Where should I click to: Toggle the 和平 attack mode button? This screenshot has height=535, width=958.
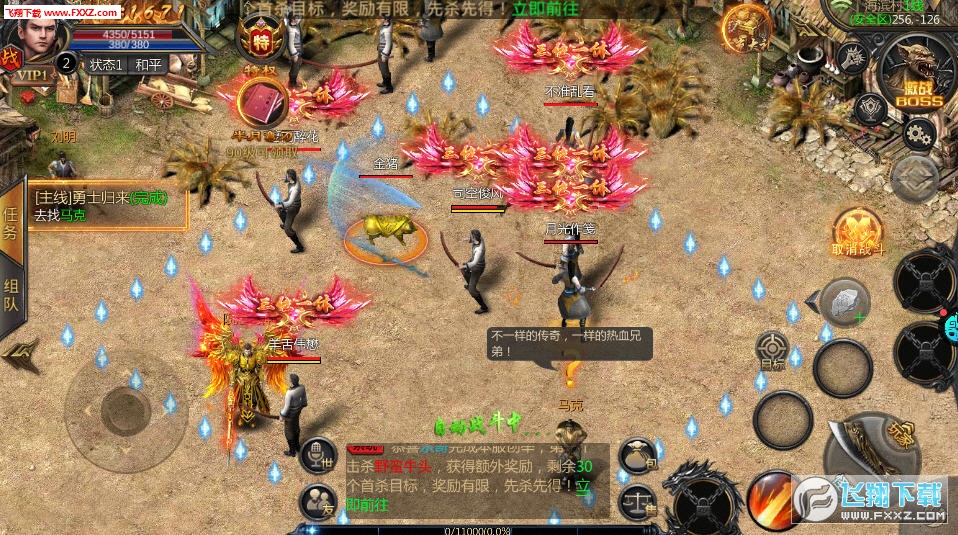149,65
